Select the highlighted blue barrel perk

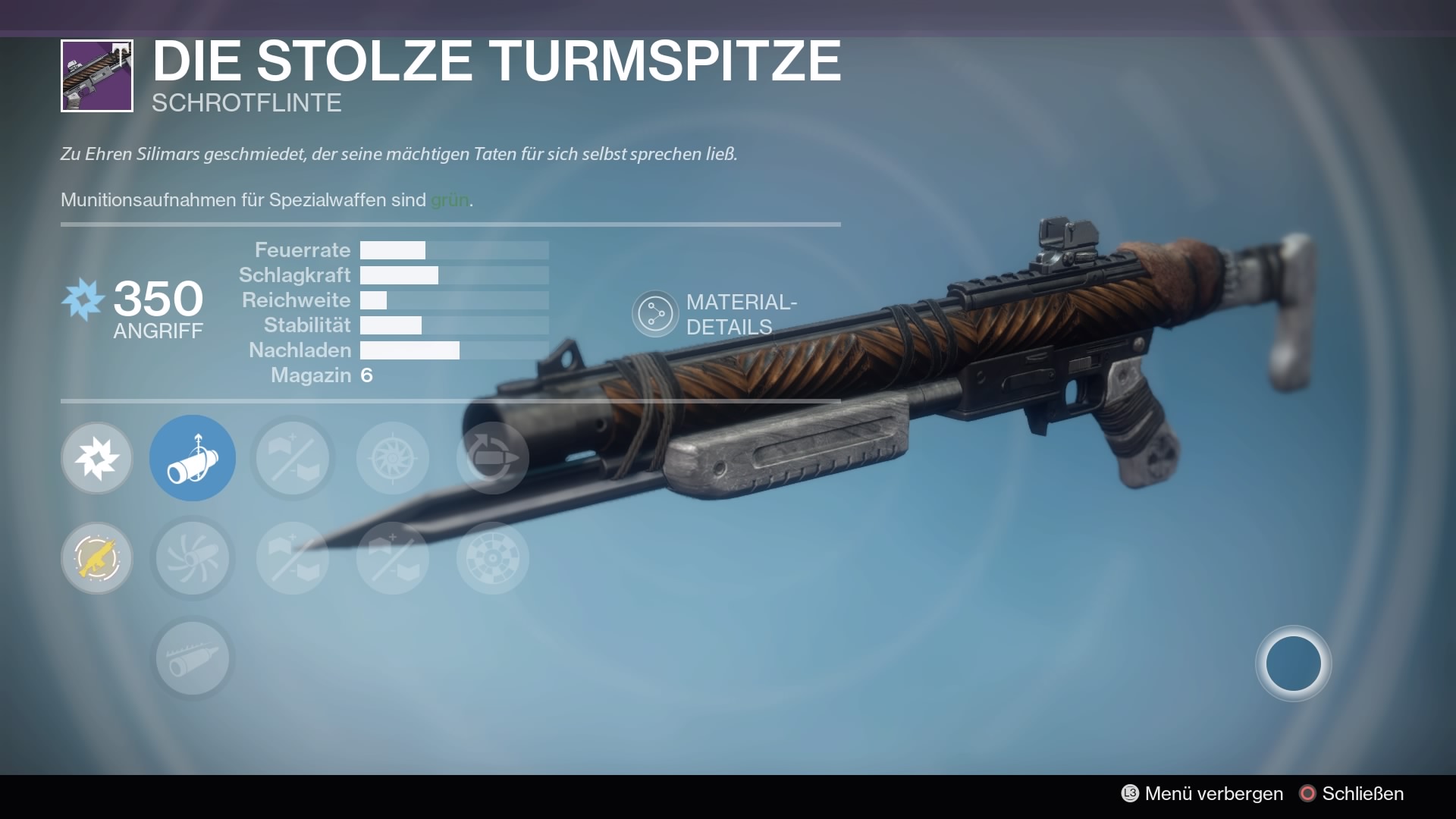coord(193,458)
